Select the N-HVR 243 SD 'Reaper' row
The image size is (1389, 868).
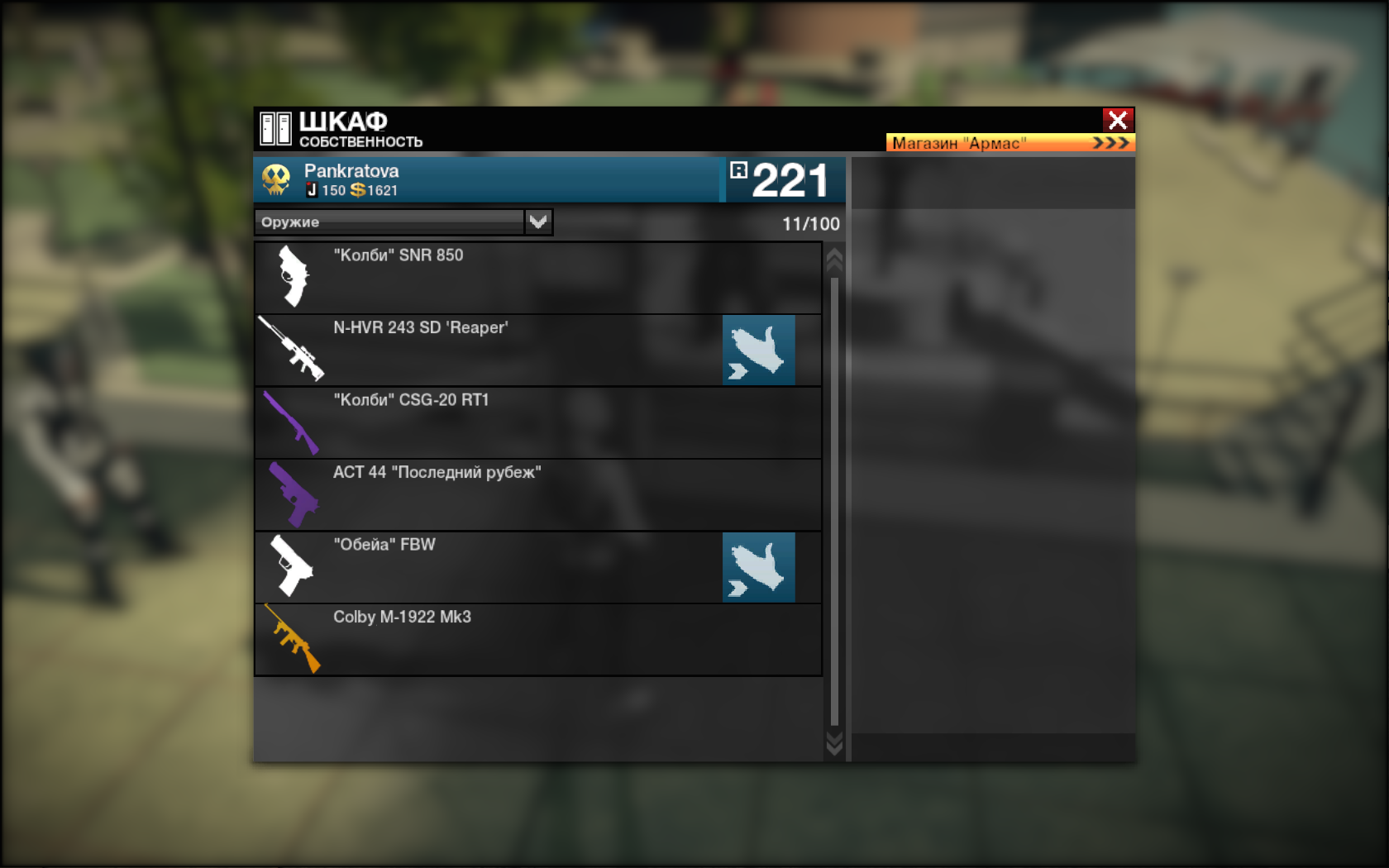496,350
